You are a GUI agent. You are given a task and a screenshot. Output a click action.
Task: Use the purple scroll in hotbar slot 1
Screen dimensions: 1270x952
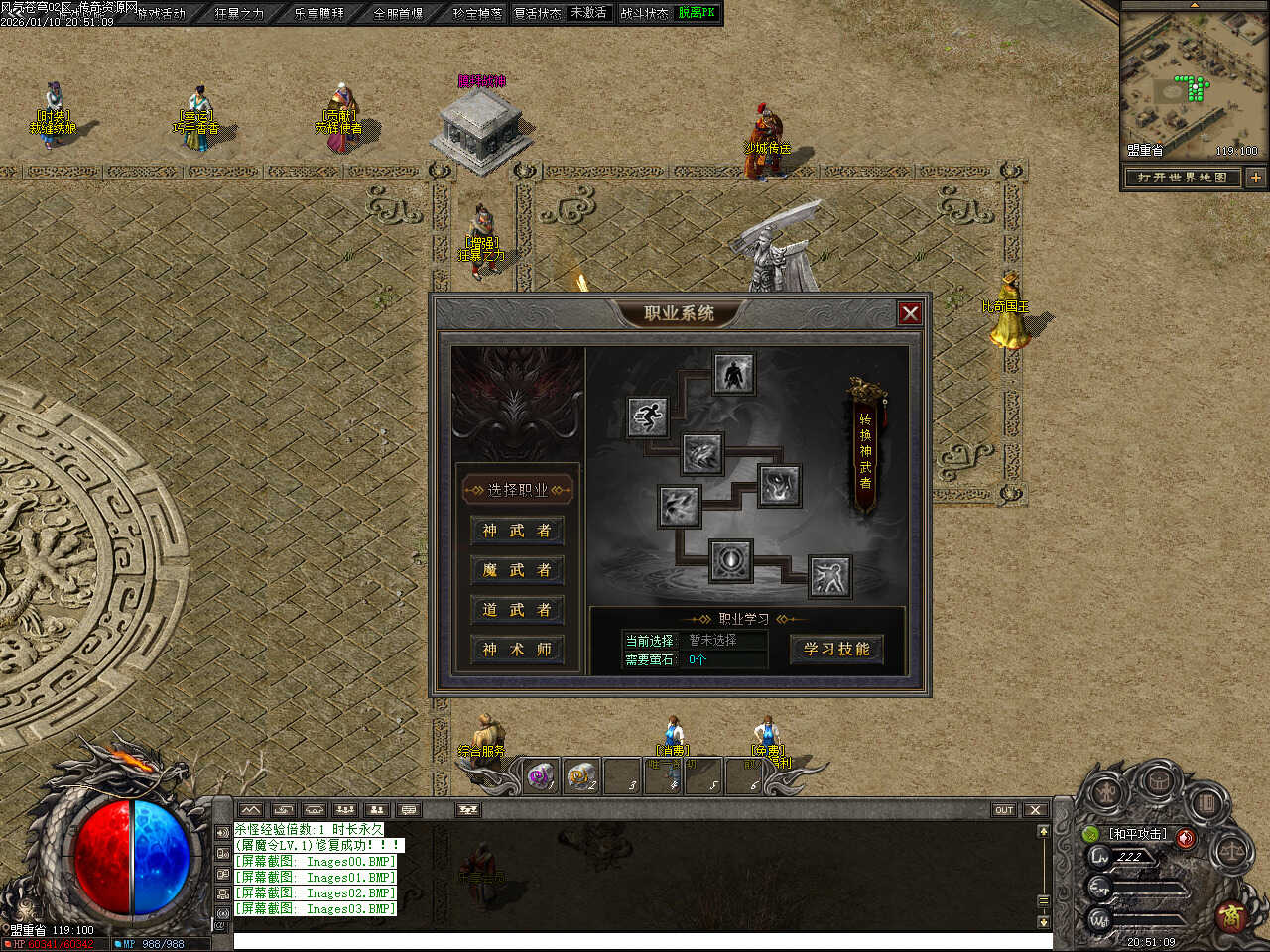coord(540,776)
